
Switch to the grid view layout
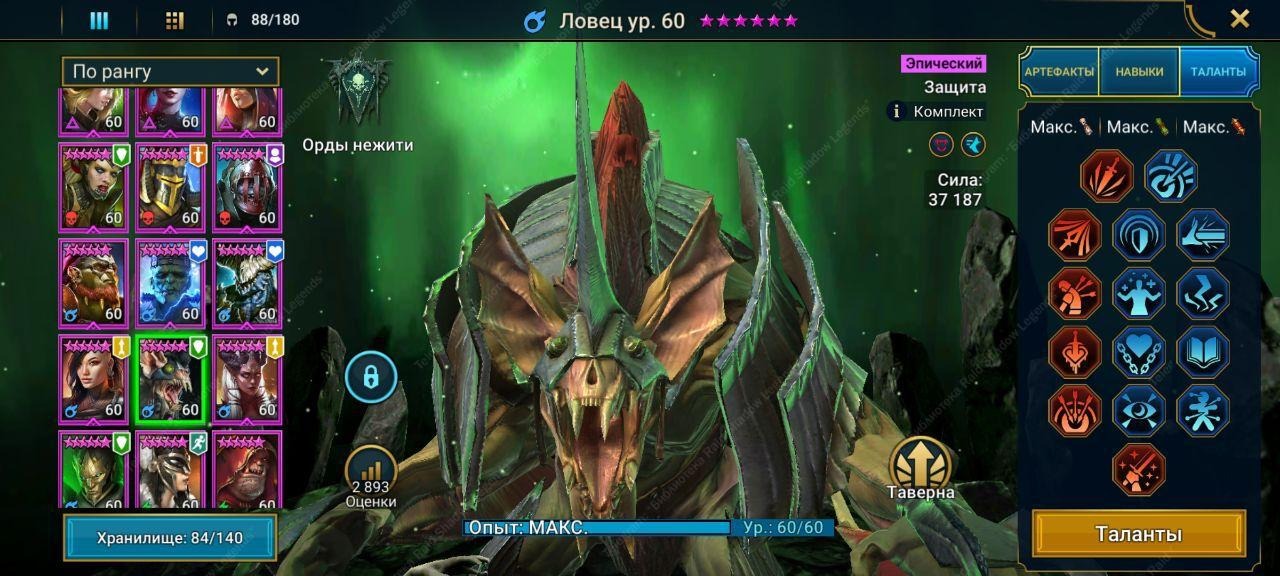[x=175, y=20]
